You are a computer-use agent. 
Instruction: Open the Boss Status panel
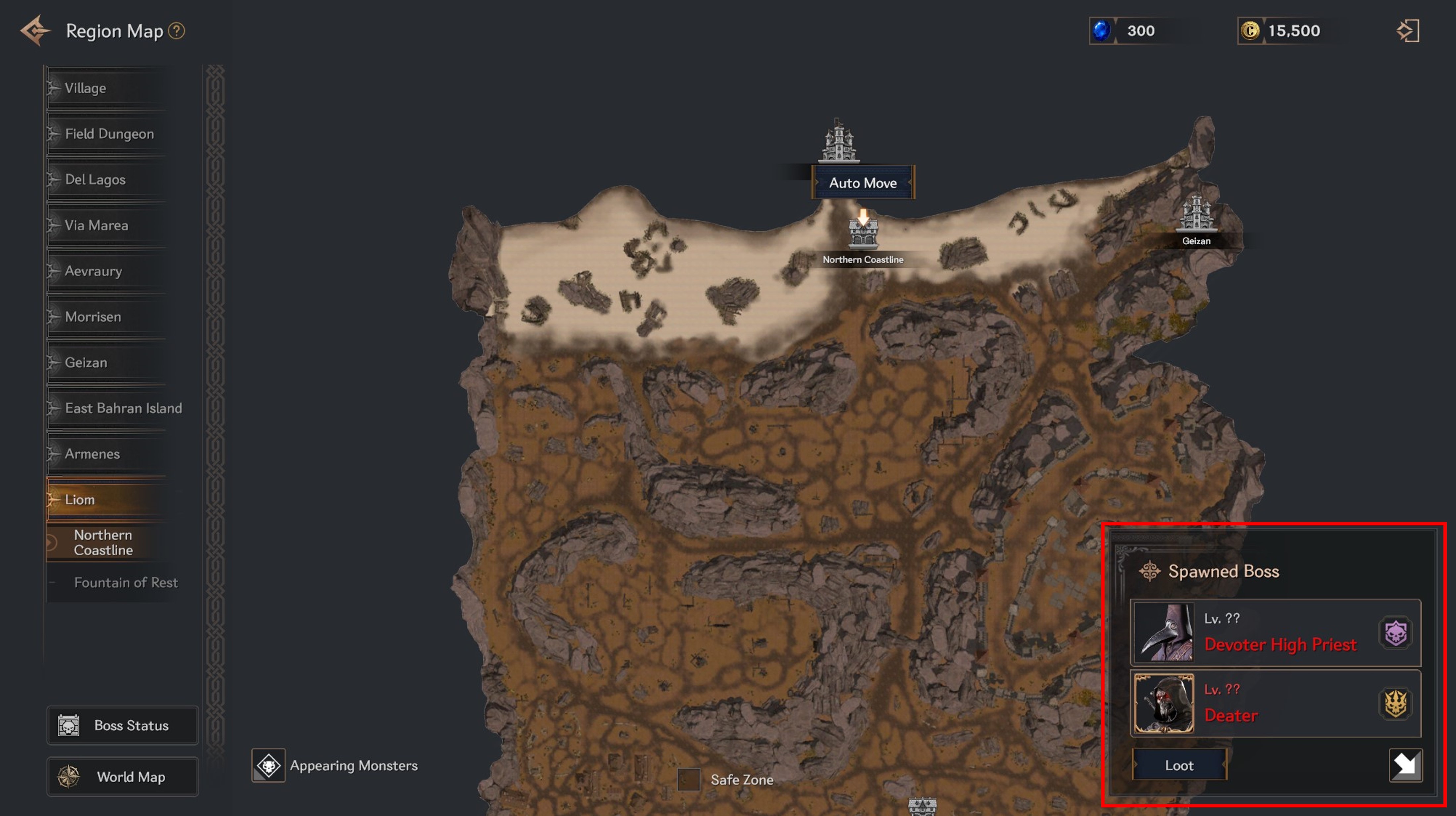[123, 726]
